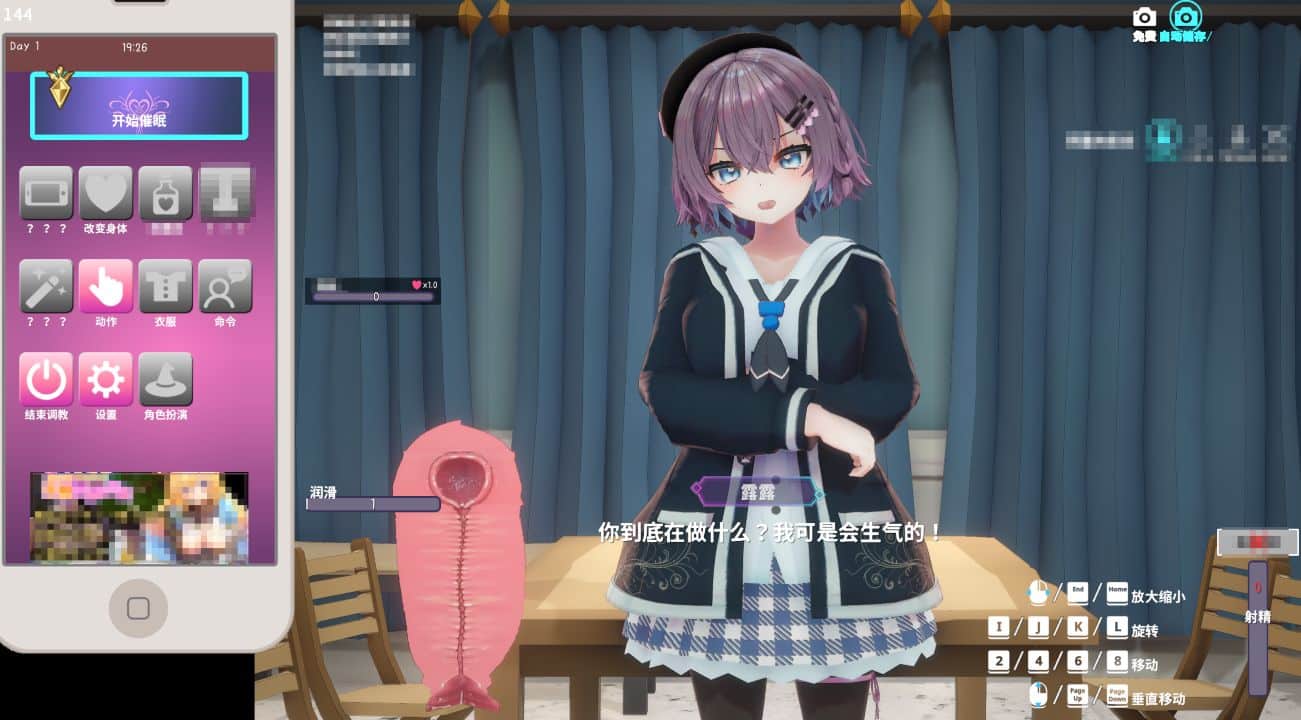The image size is (1301, 720).
Task: Click the tablet-shaped ??? icon
Action: pos(46,193)
